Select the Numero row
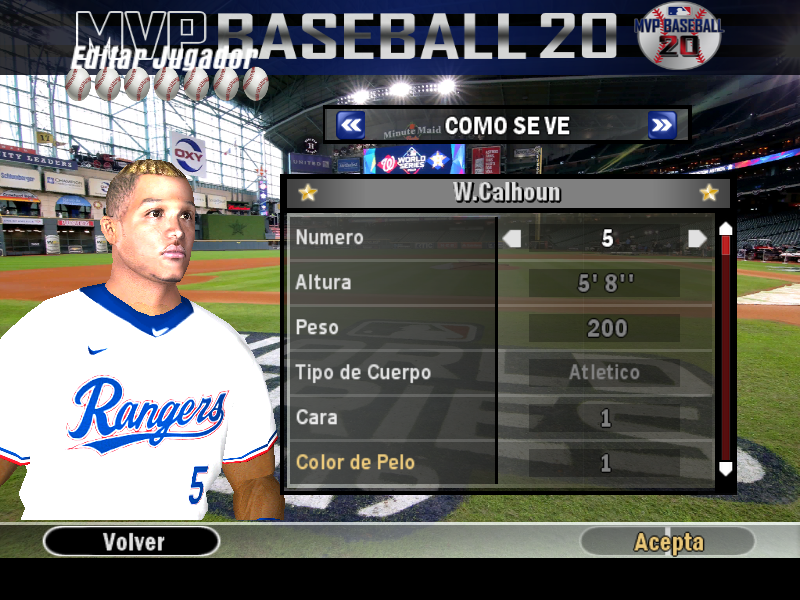The image size is (800, 600). [392, 238]
